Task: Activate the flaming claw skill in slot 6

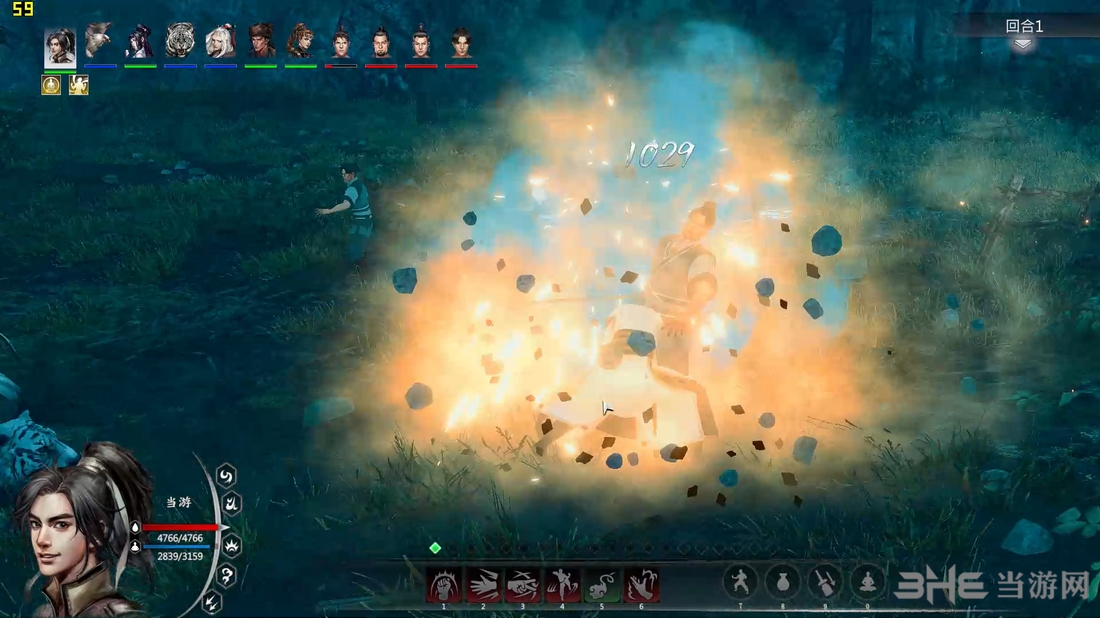Action: pyautogui.click(x=641, y=585)
